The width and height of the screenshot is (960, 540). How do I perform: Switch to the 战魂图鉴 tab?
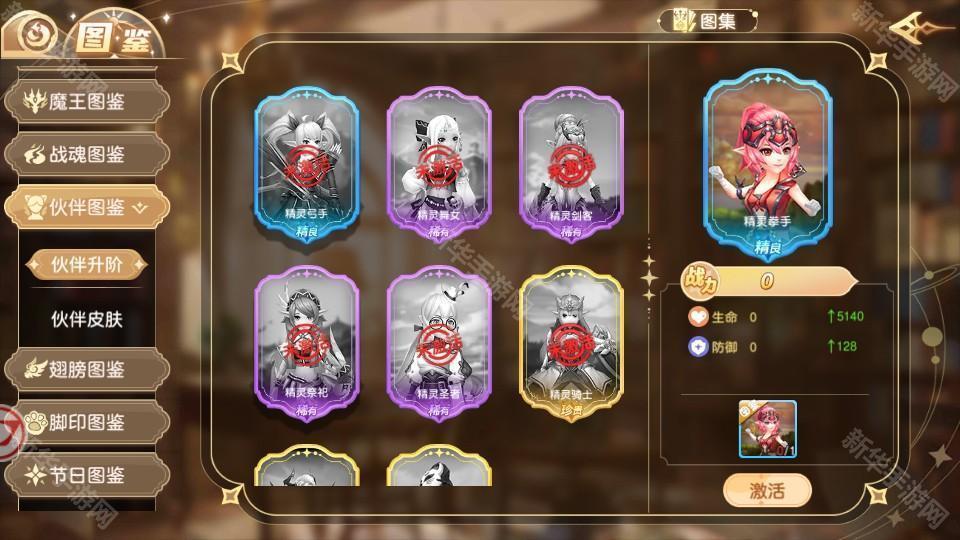click(x=85, y=154)
